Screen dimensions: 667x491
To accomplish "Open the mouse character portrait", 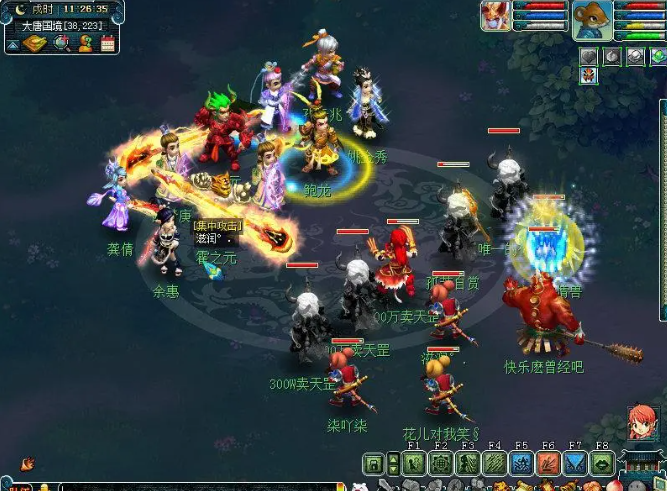I will click(591, 19).
